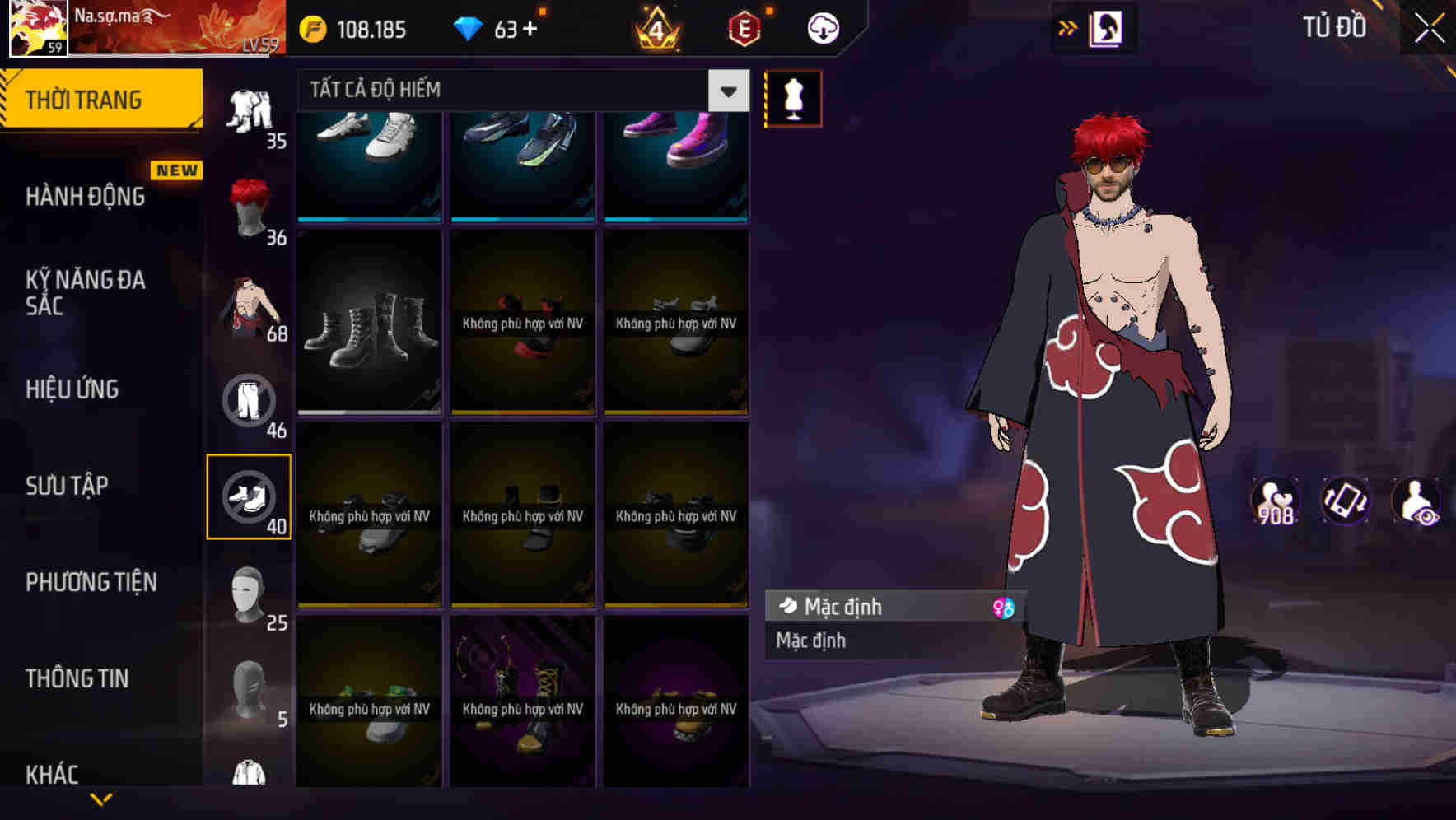Switch to the HÀNH ĐỘNG tab
1456x820 pixels.
click(x=82, y=196)
